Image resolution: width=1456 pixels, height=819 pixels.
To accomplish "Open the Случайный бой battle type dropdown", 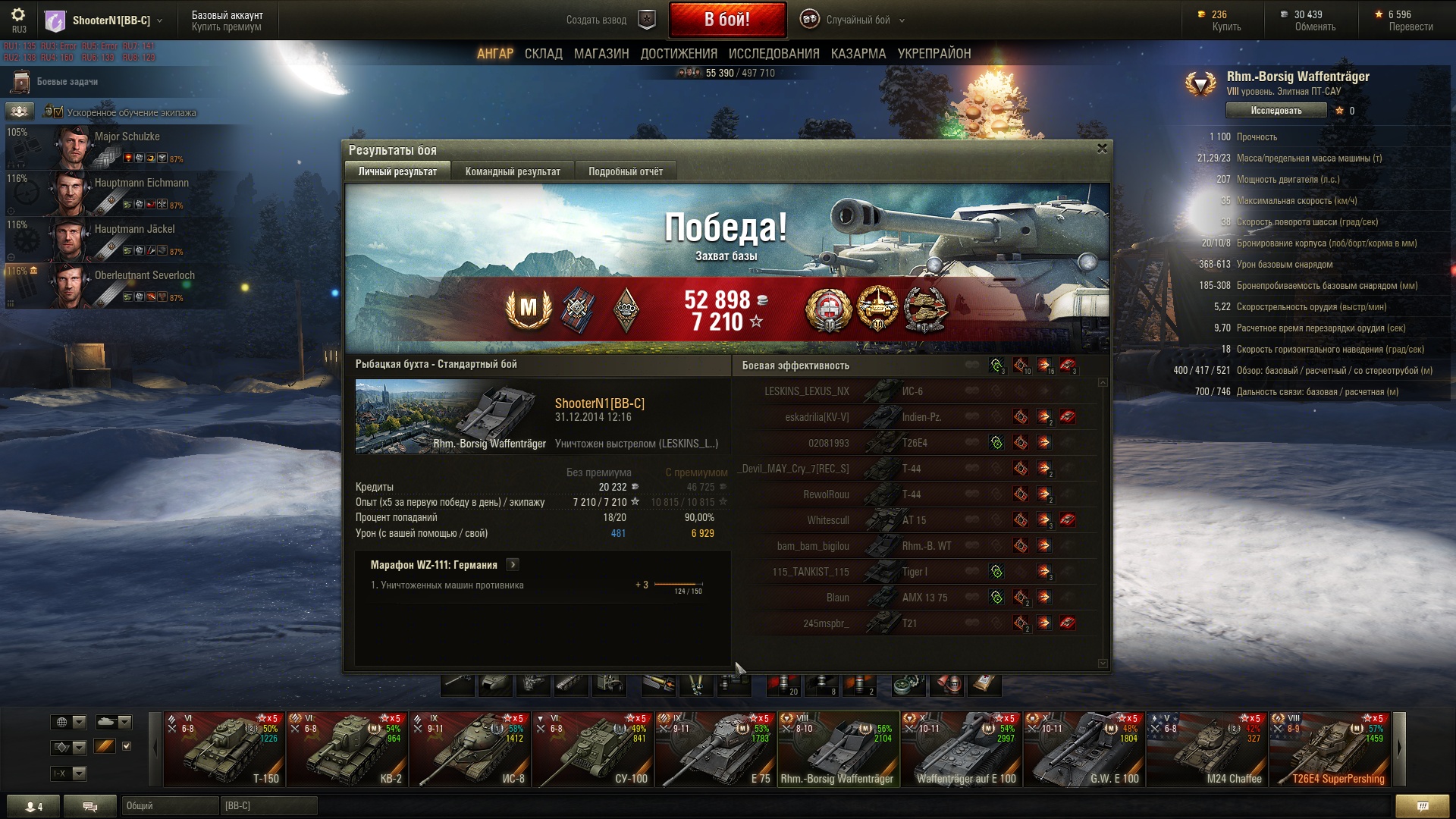I will click(x=857, y=20).
